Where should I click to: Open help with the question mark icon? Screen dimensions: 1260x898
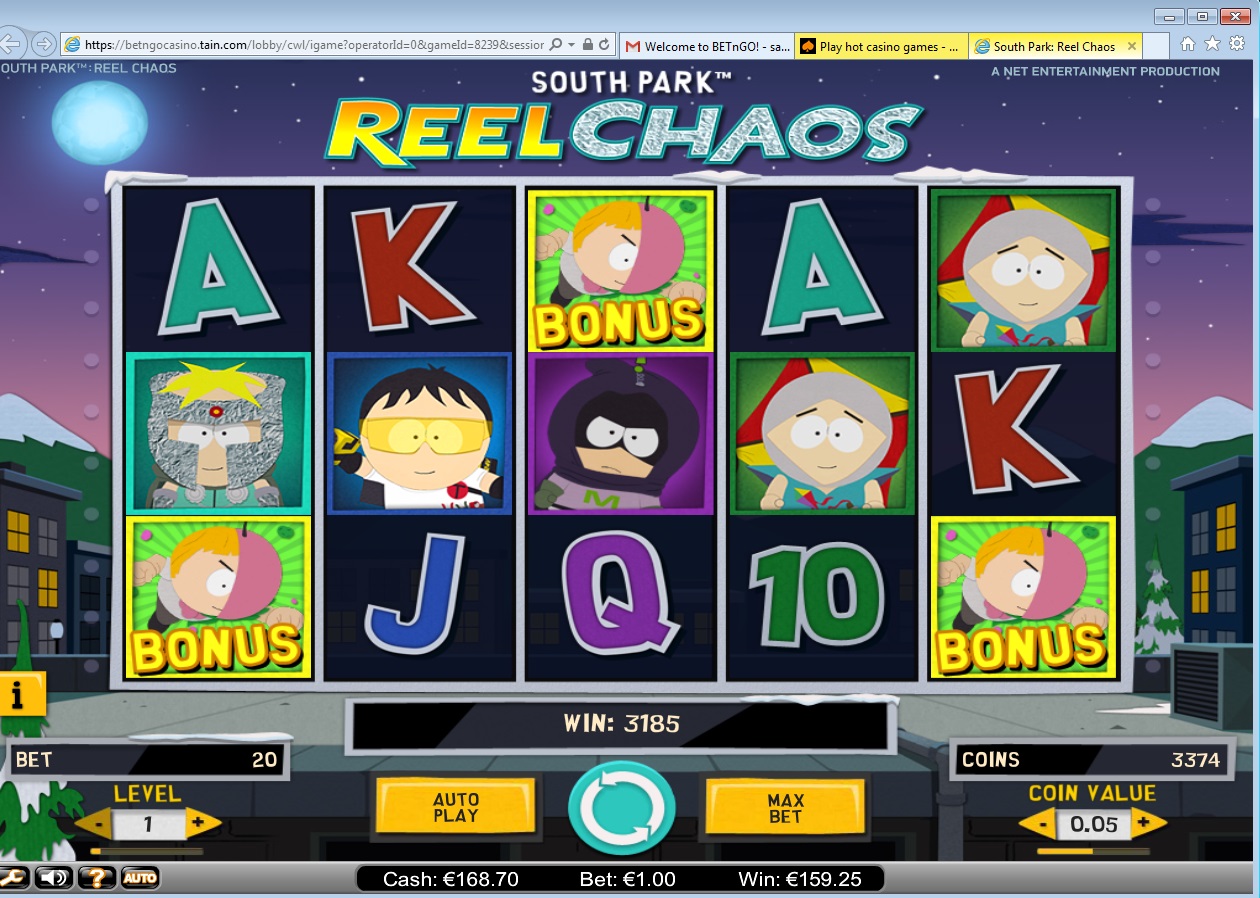[x=97, y=878]
